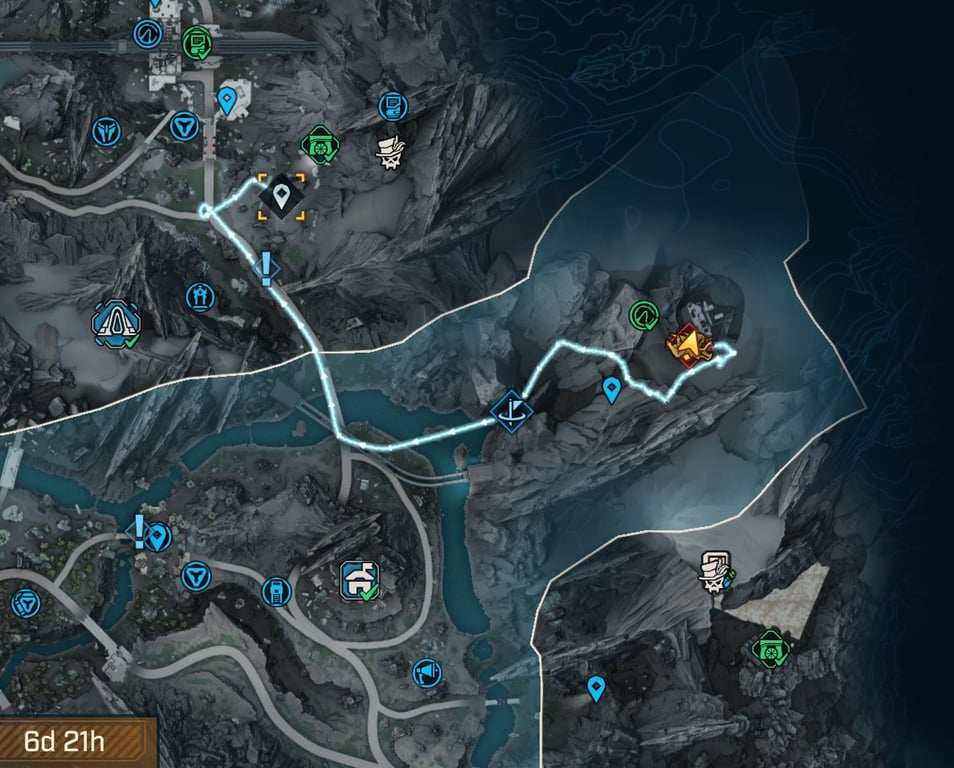Select the custom waypoint marker with orange brackets

coord(282,195)
